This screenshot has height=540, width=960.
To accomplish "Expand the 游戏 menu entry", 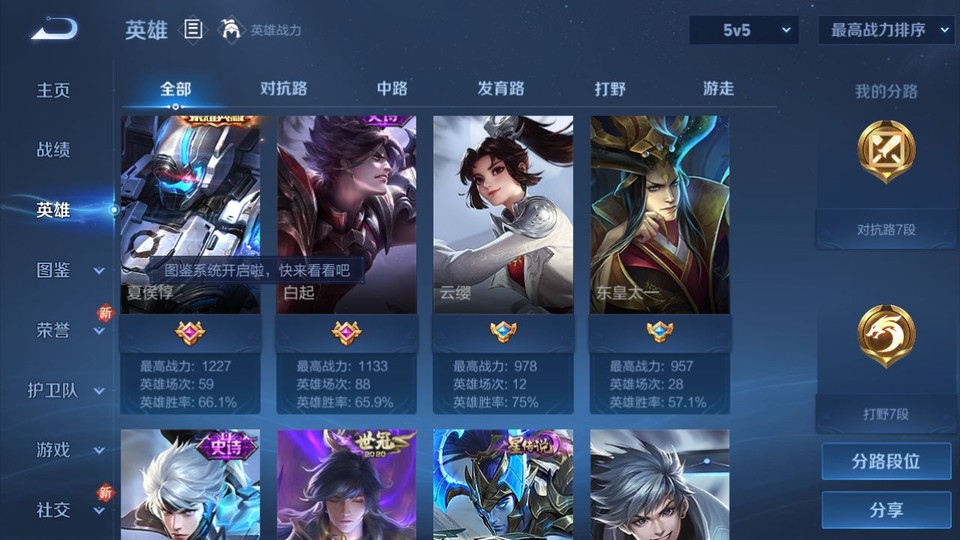I will point(68,450).
